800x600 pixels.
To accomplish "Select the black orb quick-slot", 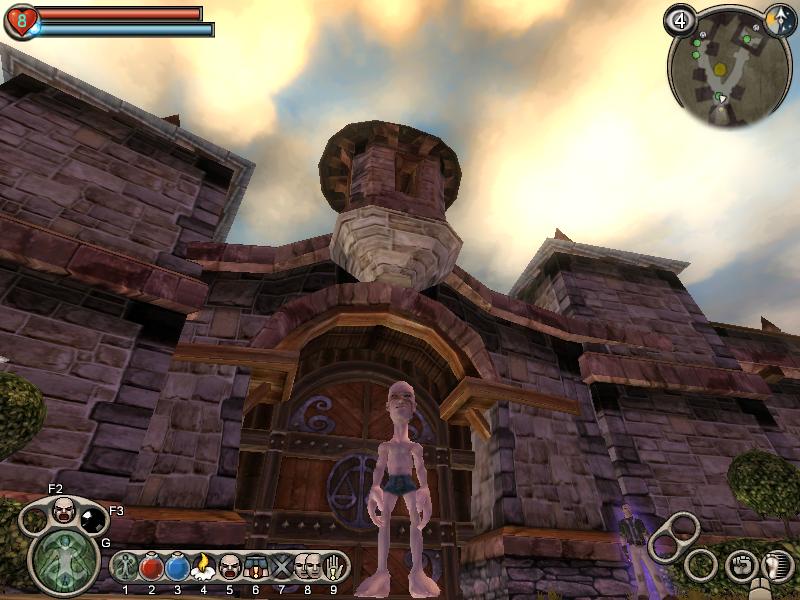I will [93, 519].
